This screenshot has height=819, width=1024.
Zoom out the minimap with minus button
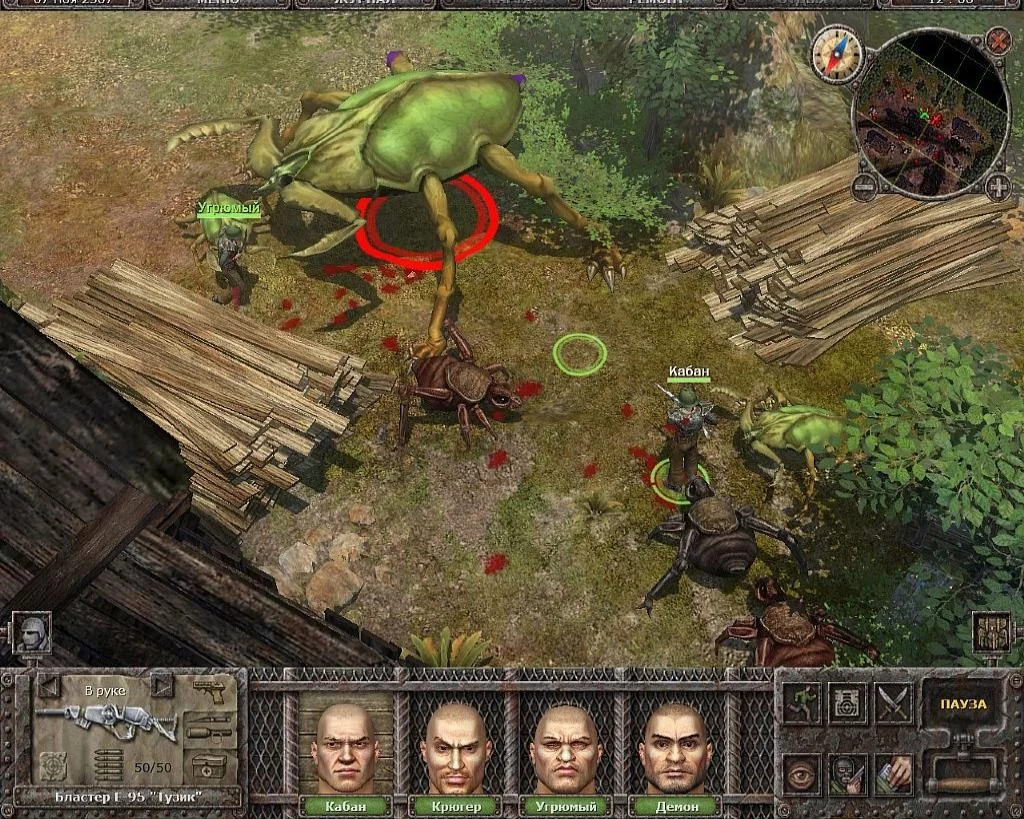click(x=865, y=186)
